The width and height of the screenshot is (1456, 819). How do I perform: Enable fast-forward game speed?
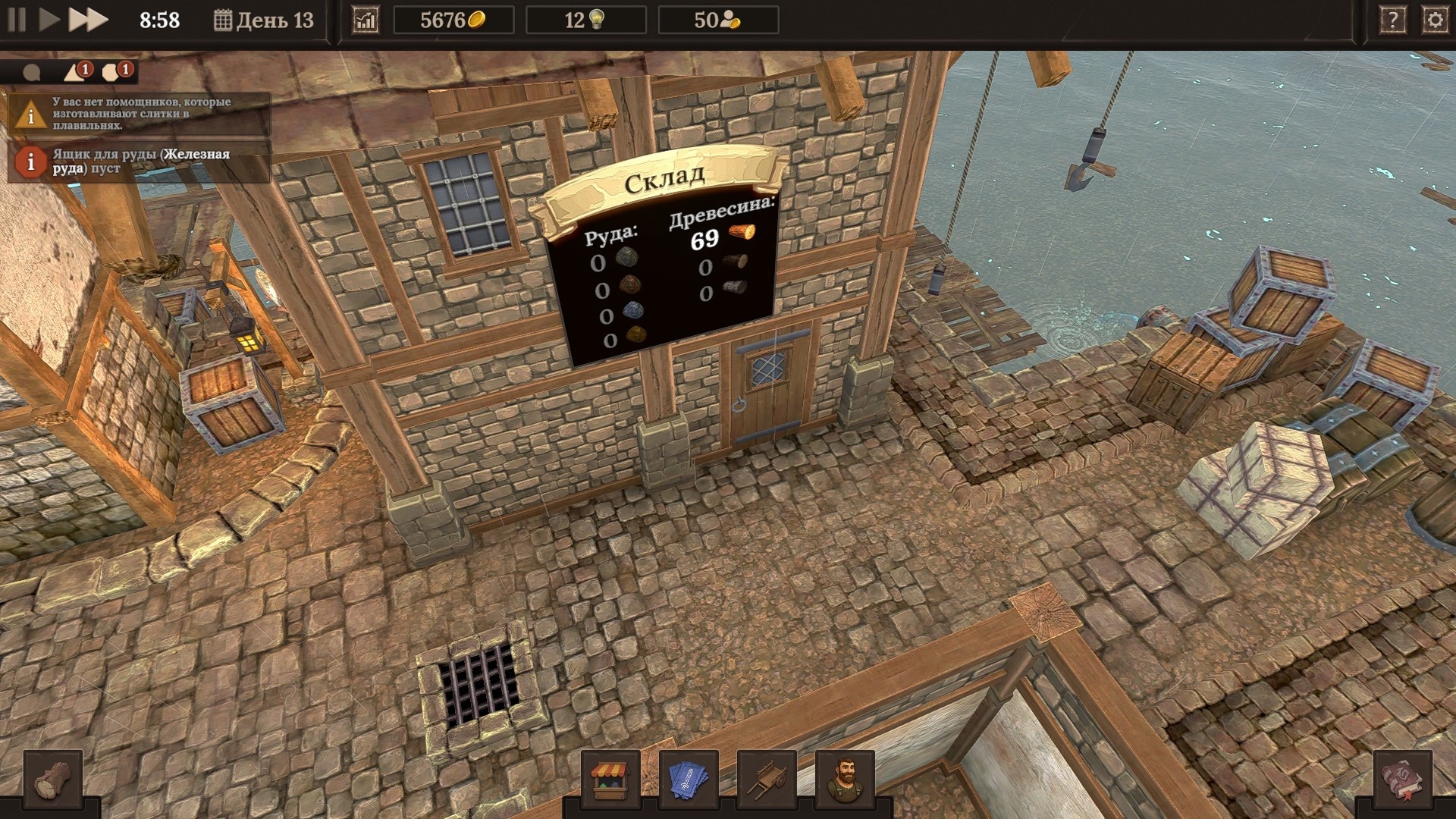coord(88,20)
